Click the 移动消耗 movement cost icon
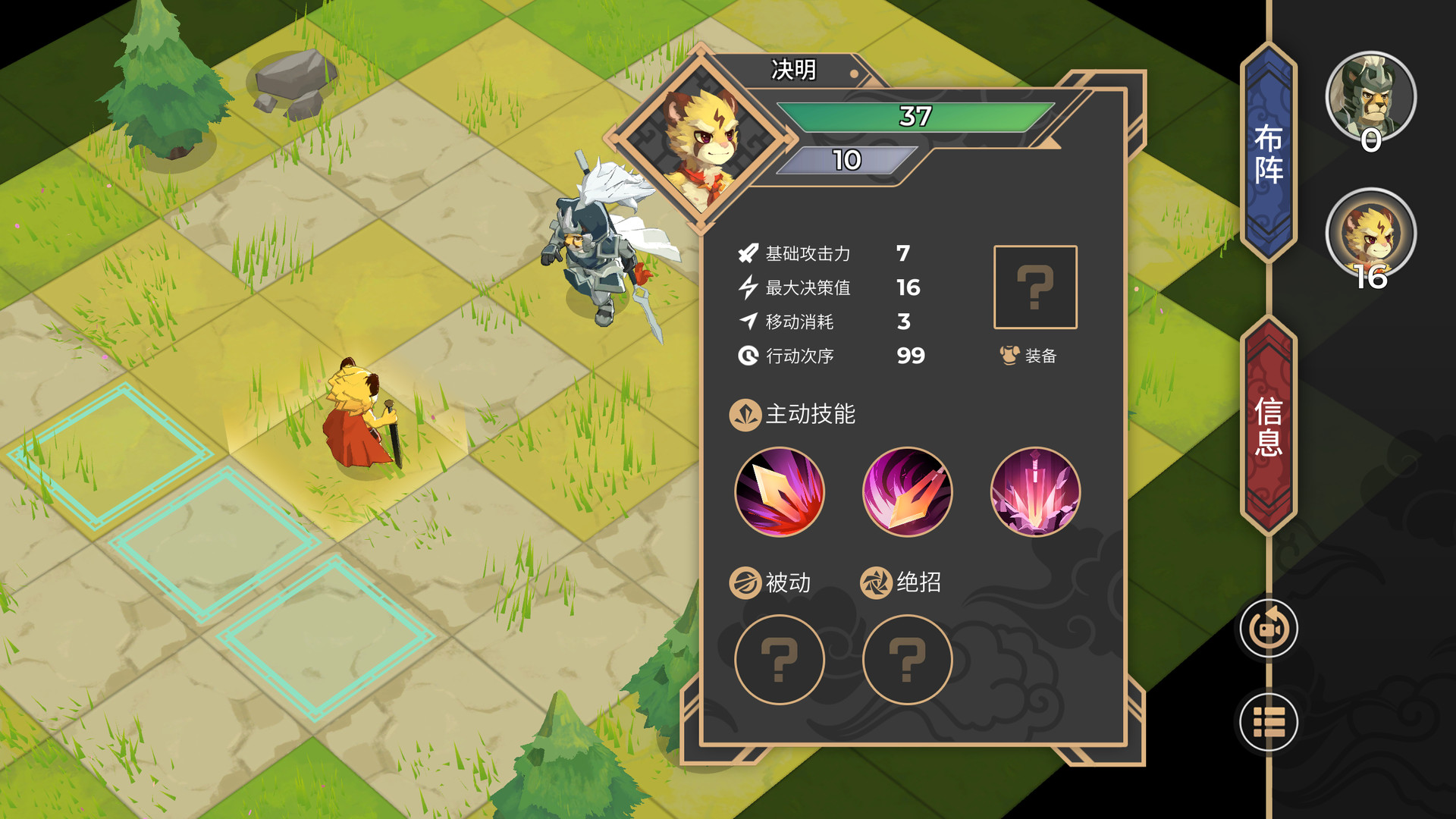 (747, 322)
